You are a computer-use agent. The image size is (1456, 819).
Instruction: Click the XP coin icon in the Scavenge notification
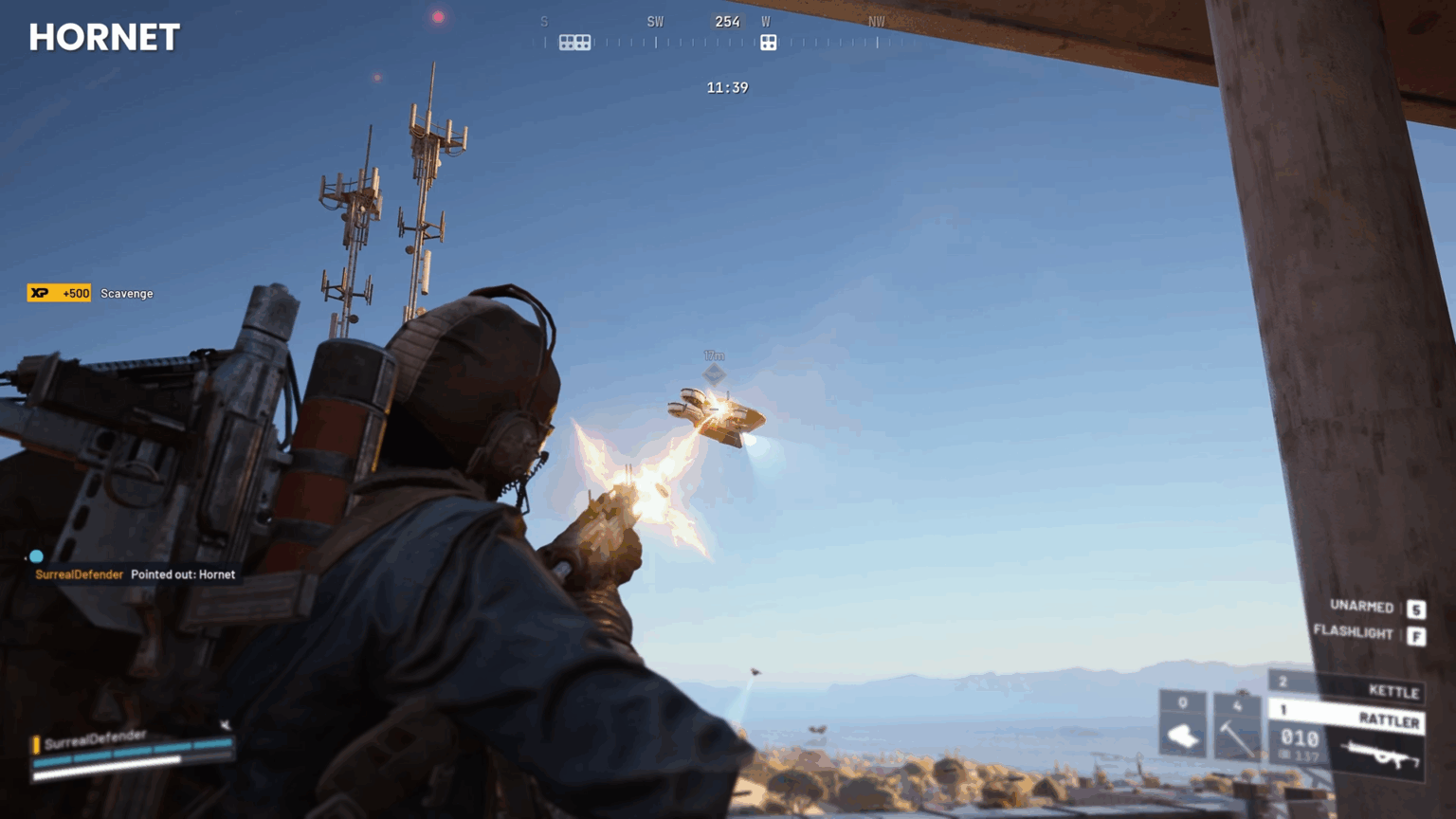(x=39, y=293)
